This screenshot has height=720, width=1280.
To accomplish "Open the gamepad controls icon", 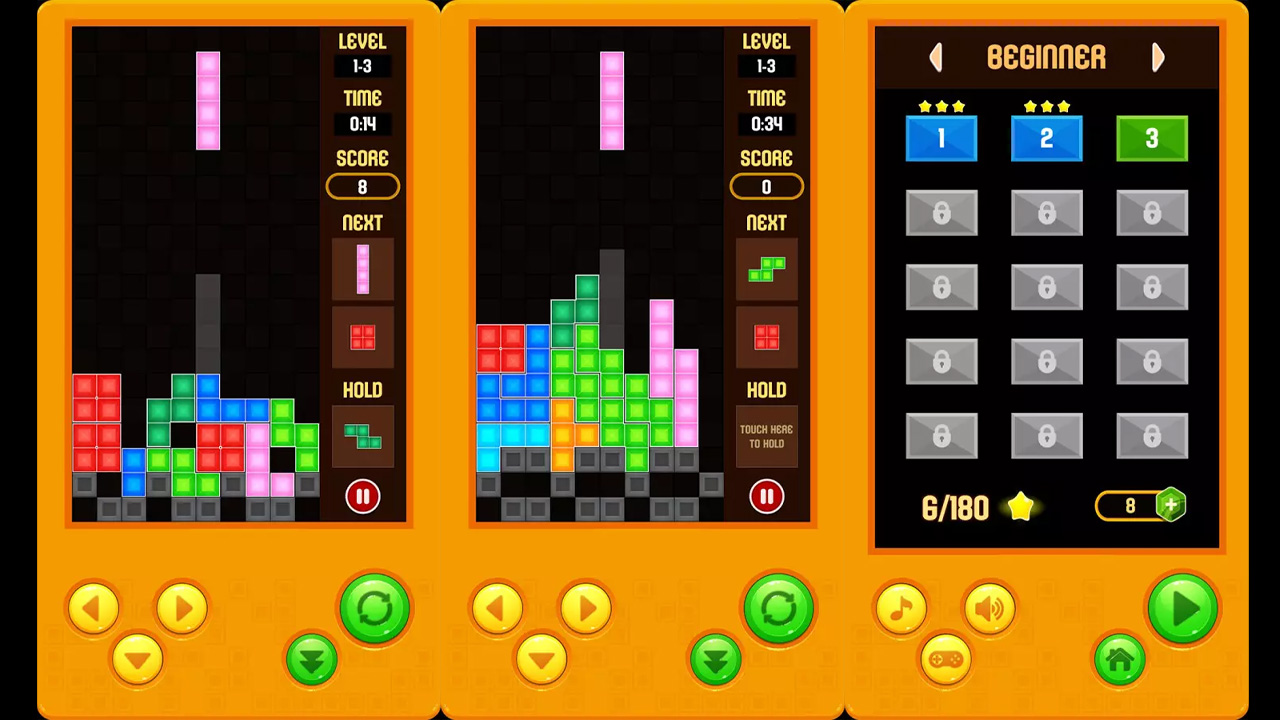I will click(x=946, y=660).
